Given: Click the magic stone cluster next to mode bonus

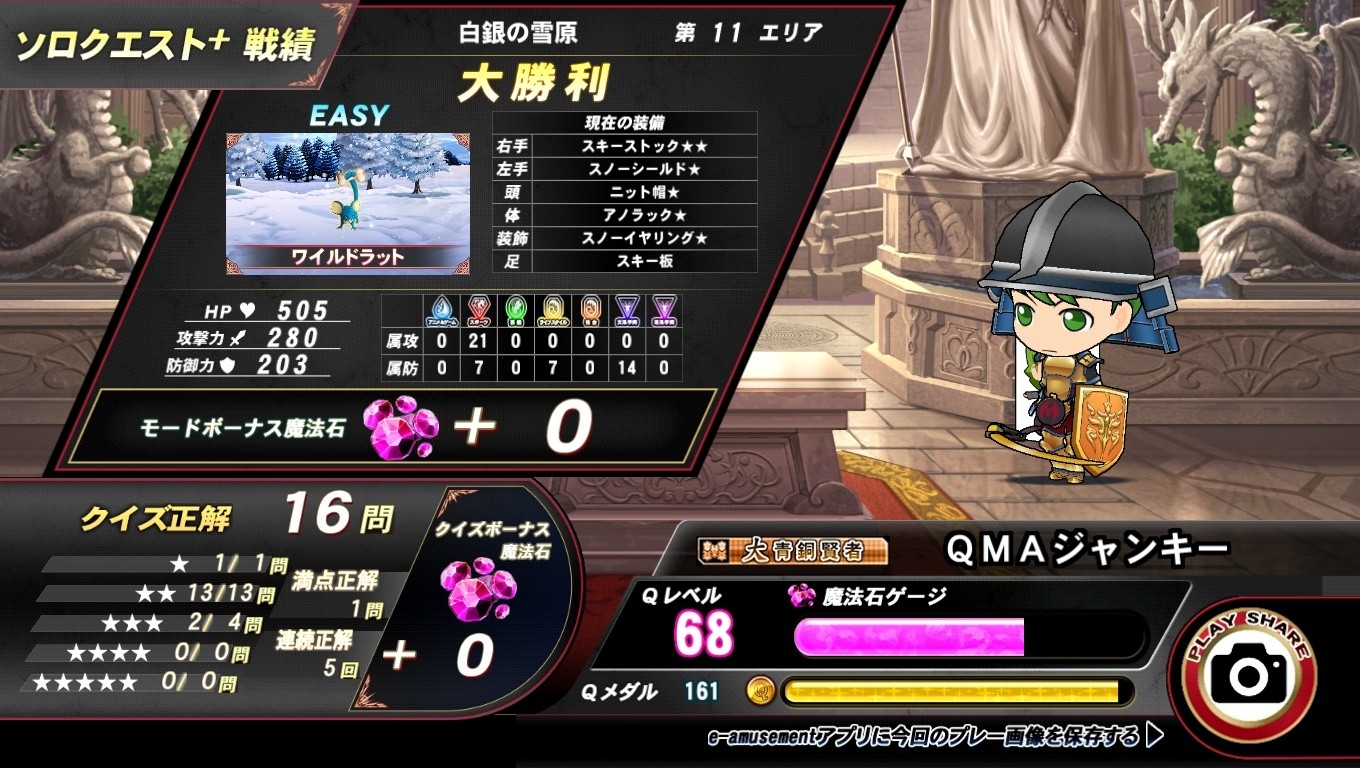Looking at the screenshot, I should (400, 428).
